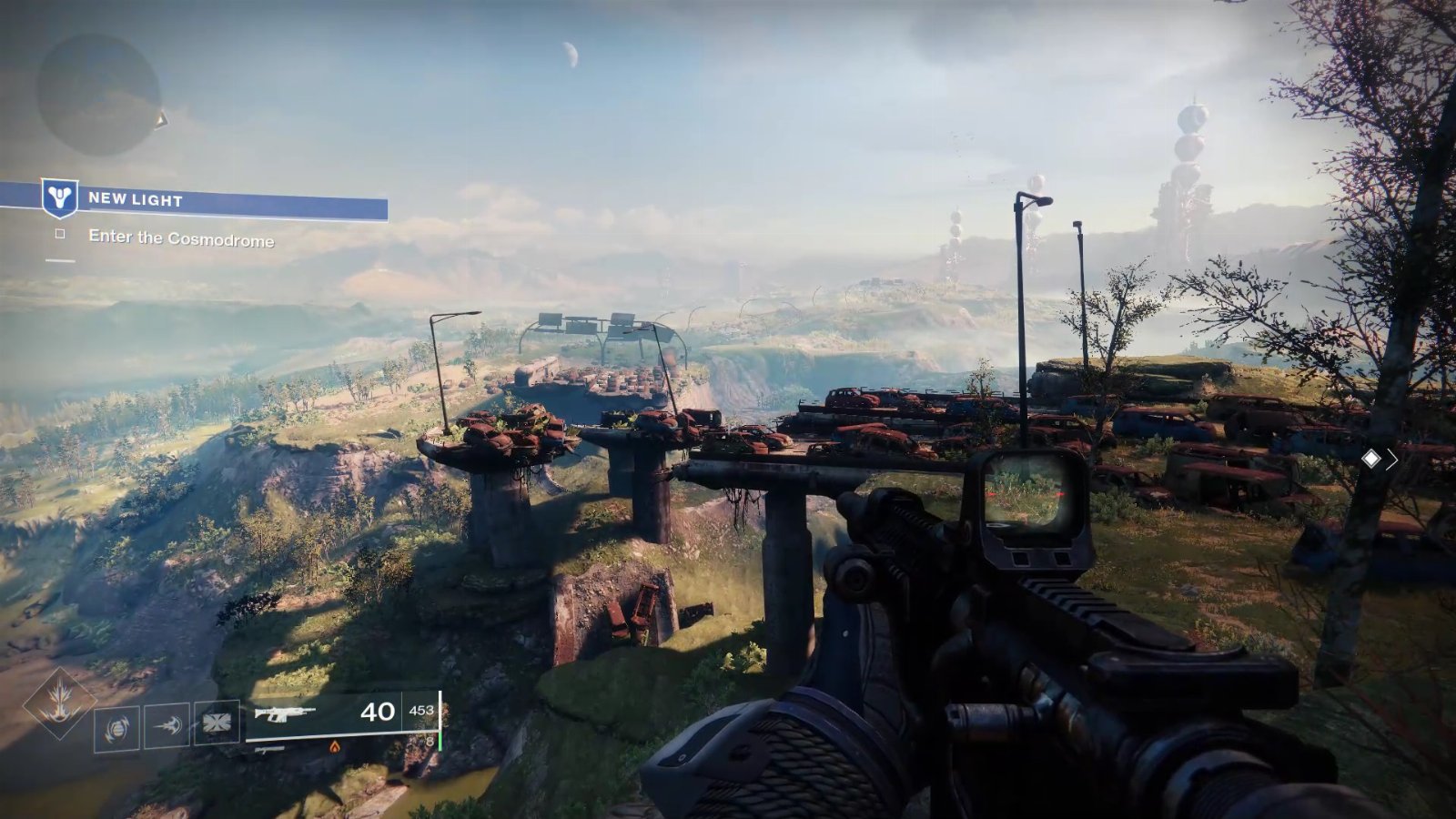1456x819 pixels.
Task: Click the circular radar
Action: [98, 94]
